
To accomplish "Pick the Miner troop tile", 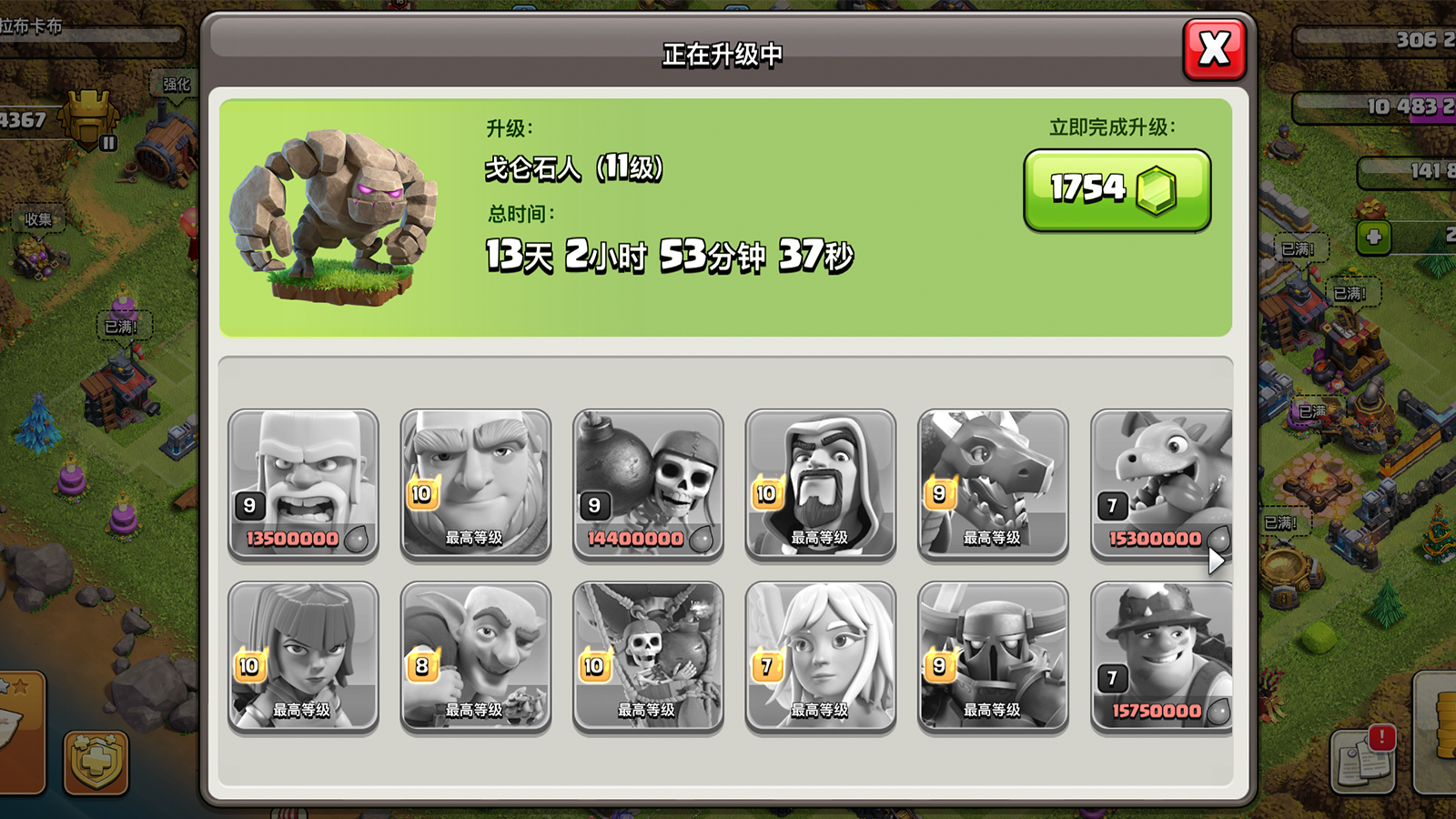I will point(1161,656).
